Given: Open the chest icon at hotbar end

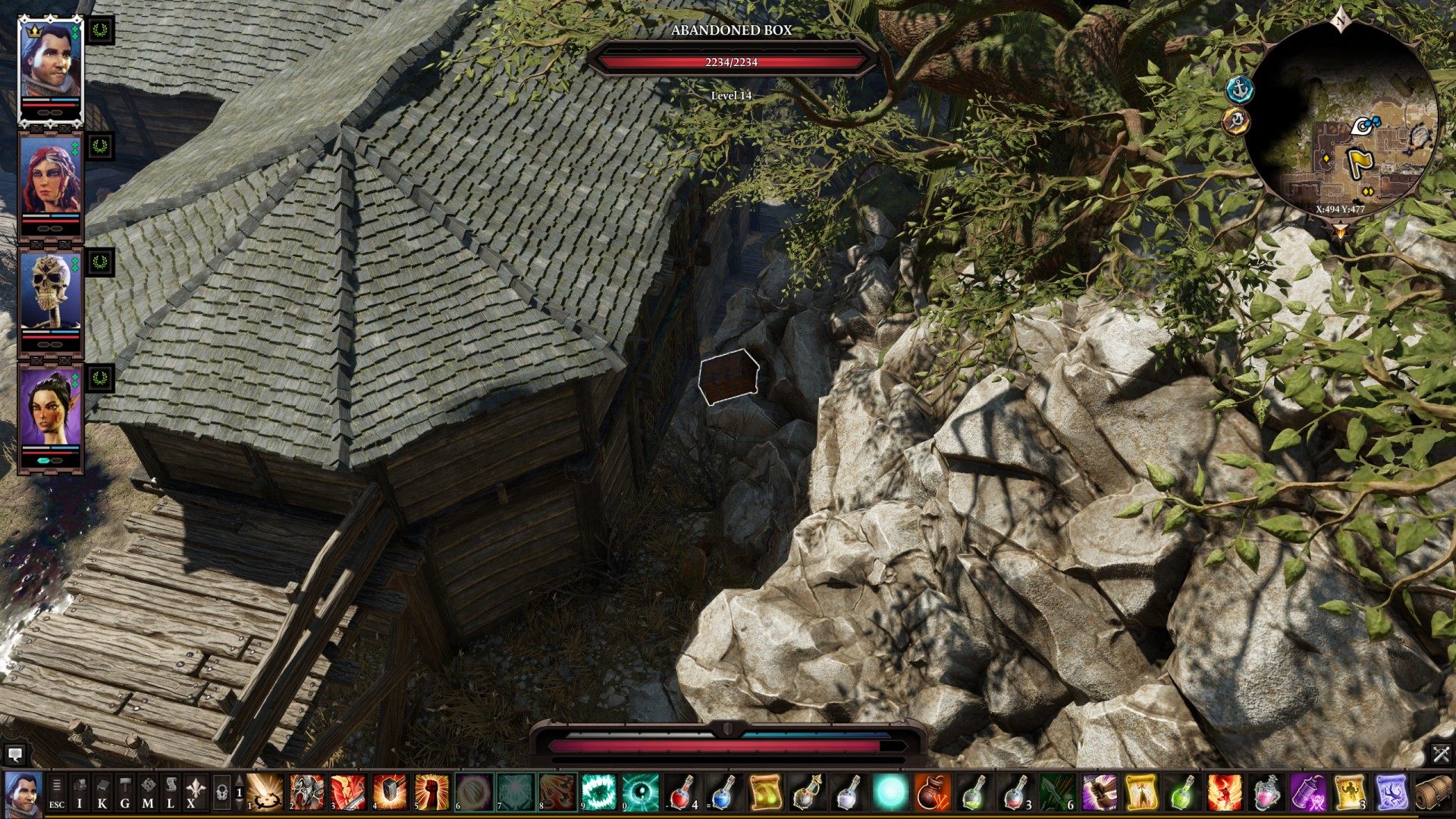Looking at the screenshot, I should pos(1432,792).
